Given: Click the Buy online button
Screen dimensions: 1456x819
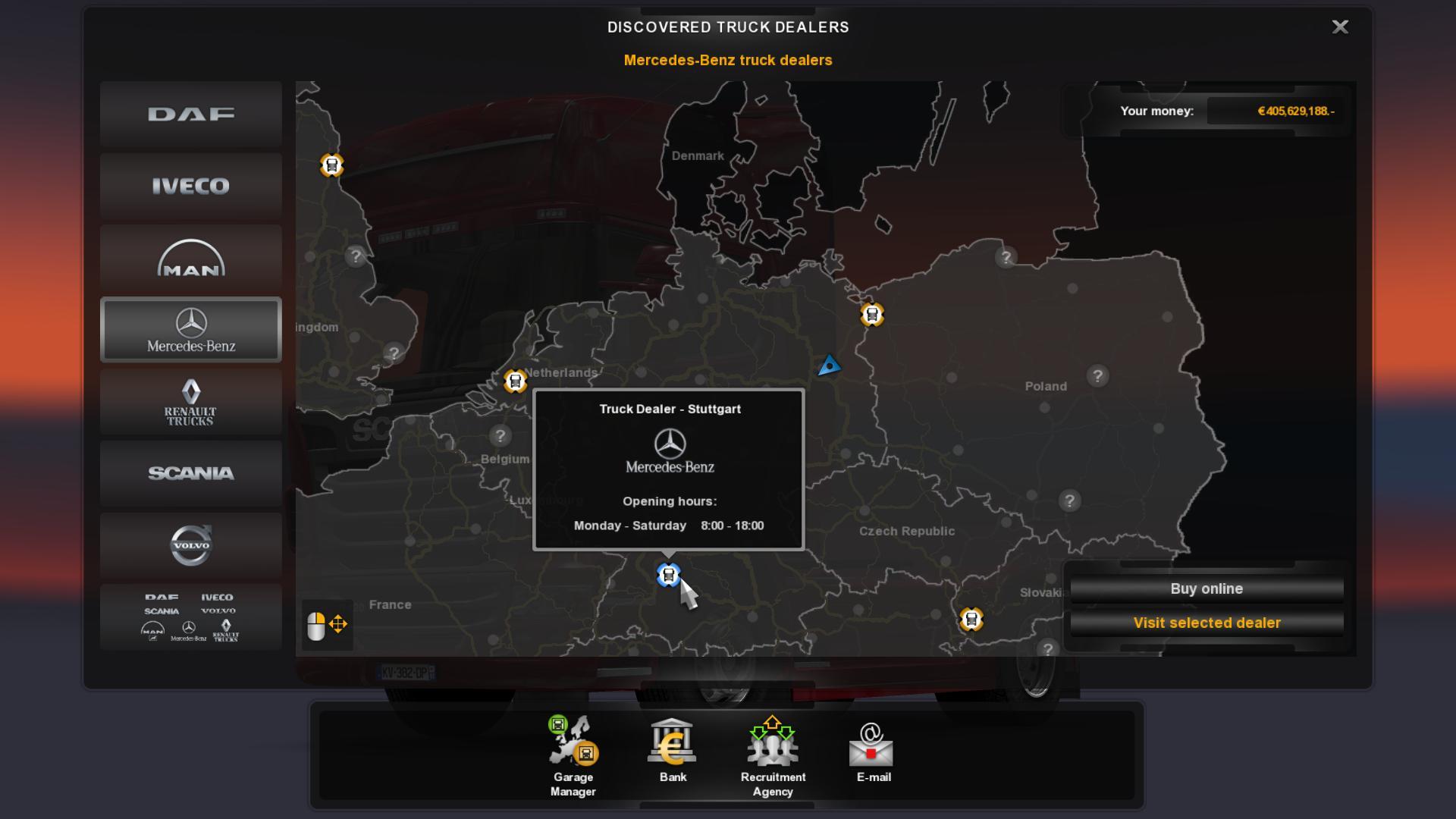Looking at the screenshot, I should [1207, 589].
